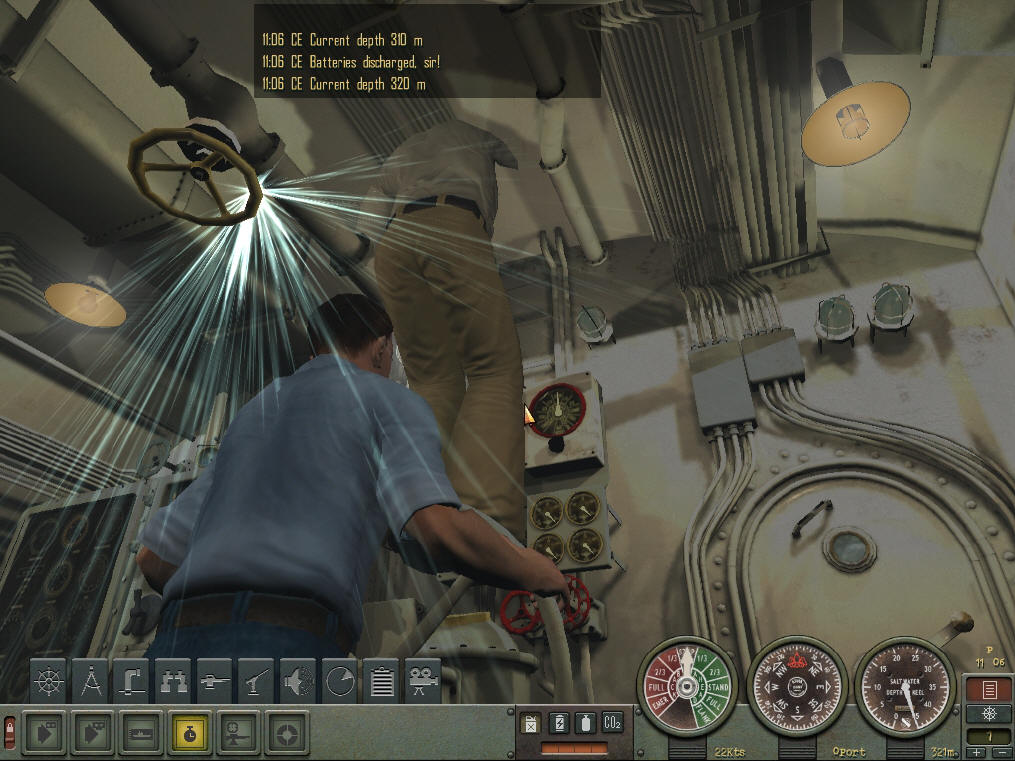Switch to the periscope view
Screen dimensions: 1015x761
[x=133, y=681]
